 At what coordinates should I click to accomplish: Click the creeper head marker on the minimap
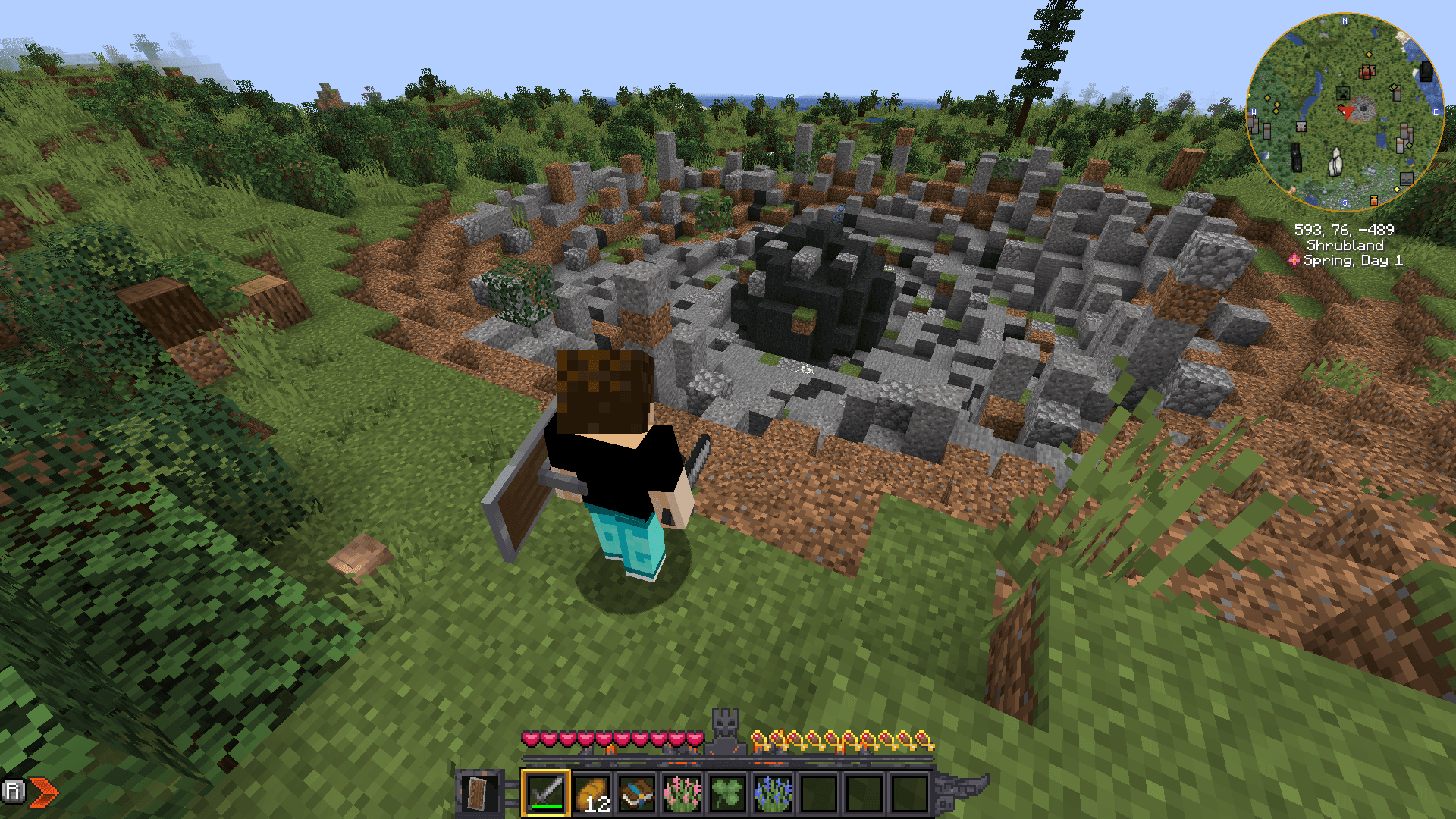pos(1342,93)
